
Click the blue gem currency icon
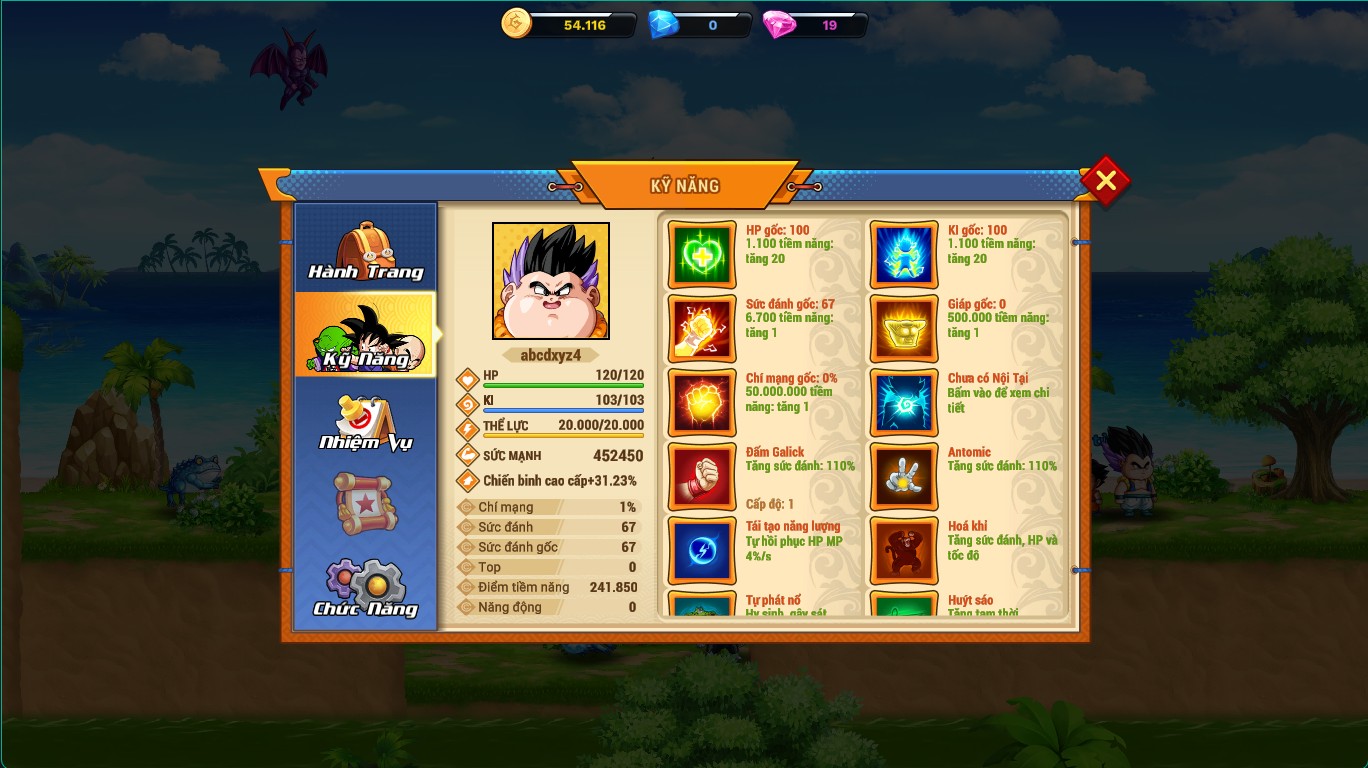[663, 24]
